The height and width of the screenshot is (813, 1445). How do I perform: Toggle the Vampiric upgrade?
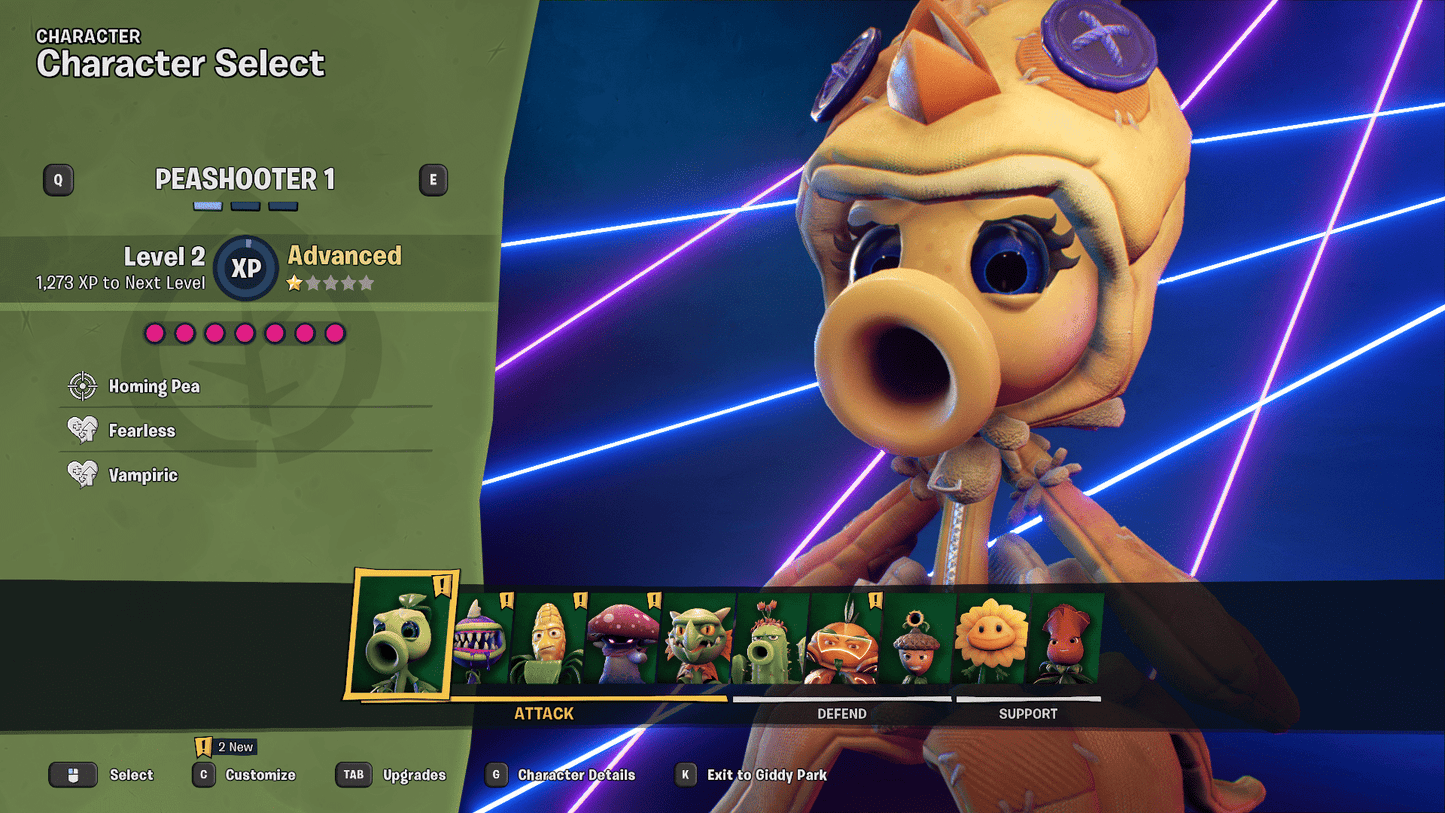pyautogui.click(x=81, y=473)
